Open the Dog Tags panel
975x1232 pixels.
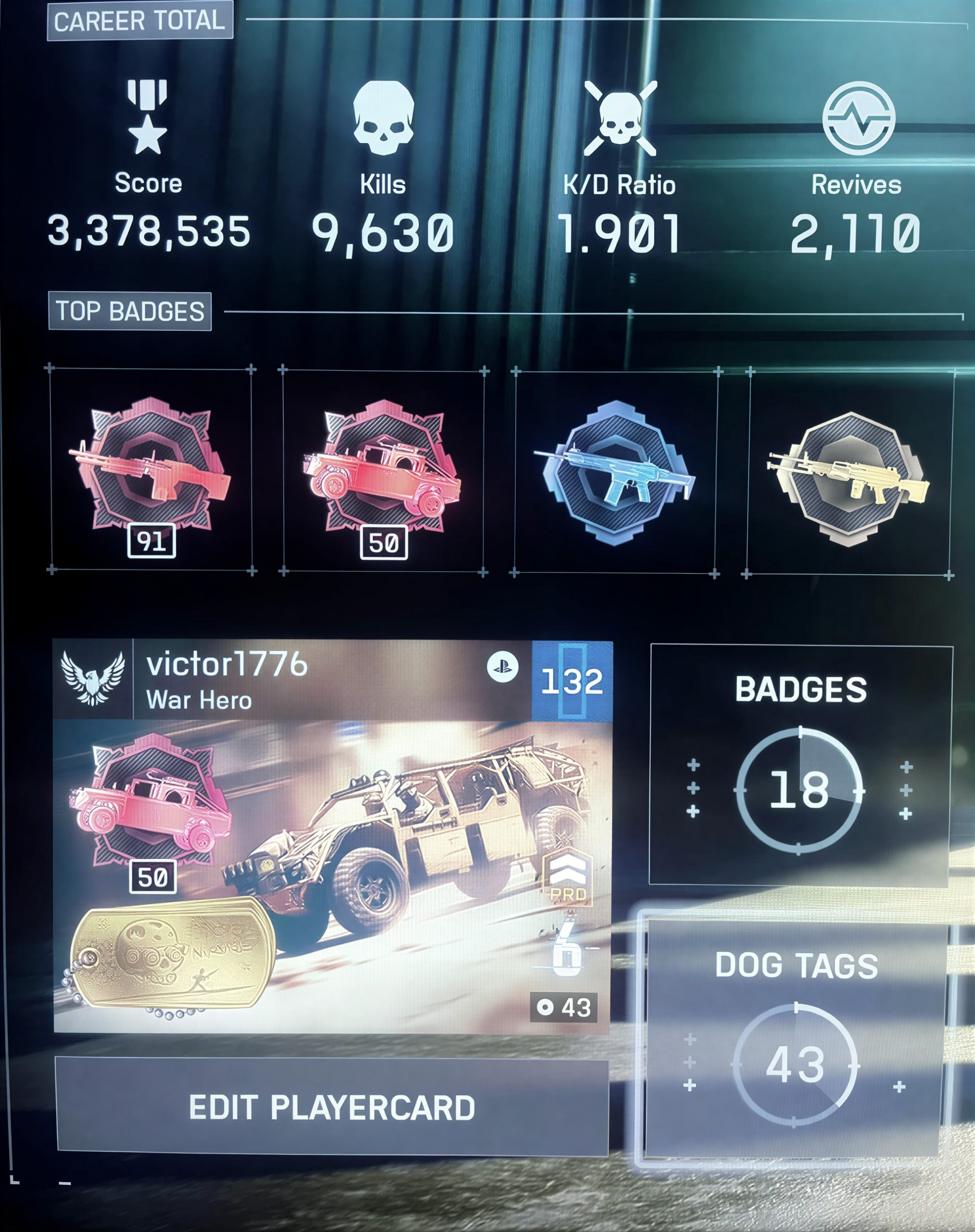[x=795, y=1039]
